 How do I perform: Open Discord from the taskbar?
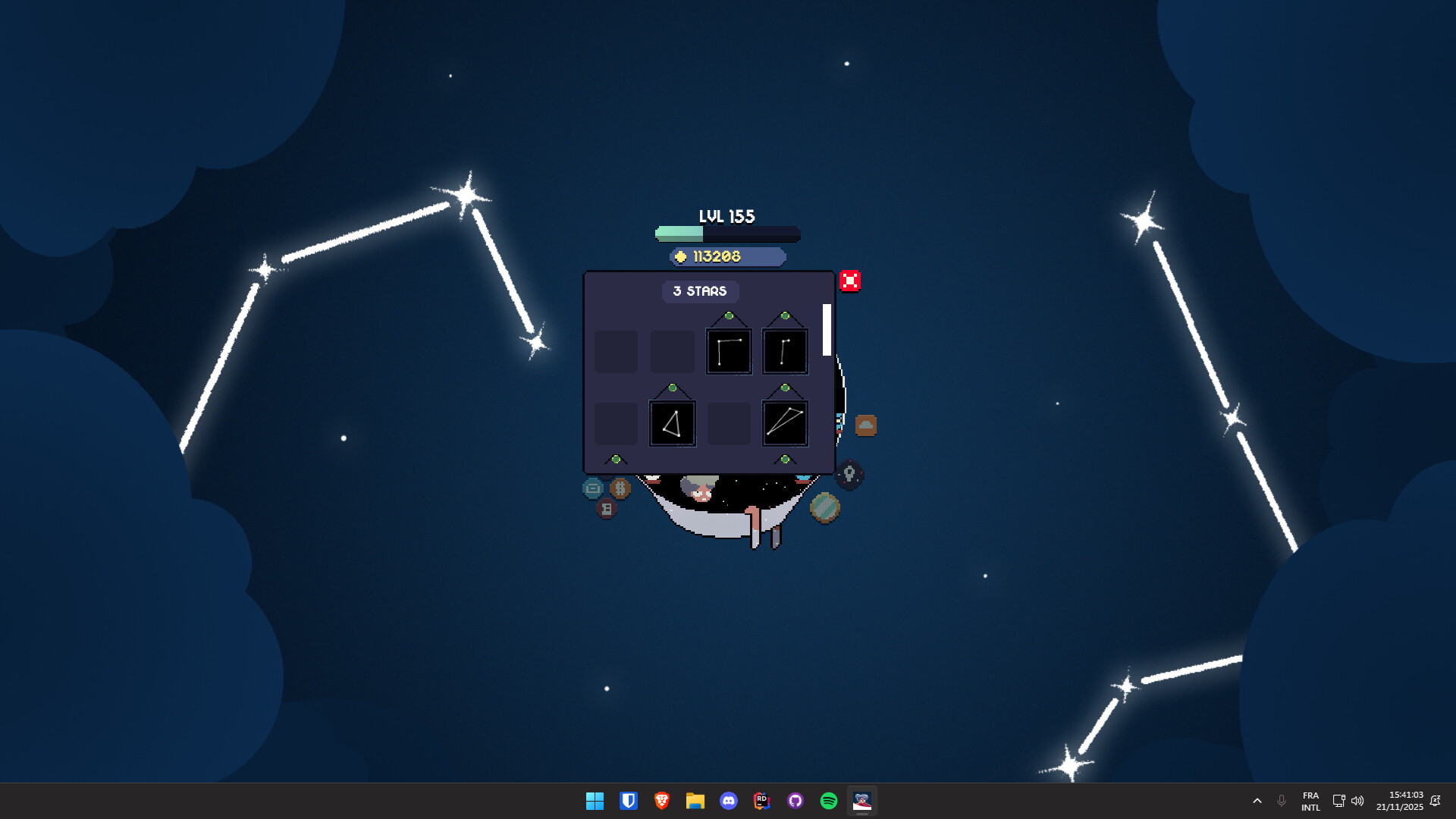(729, 801)
